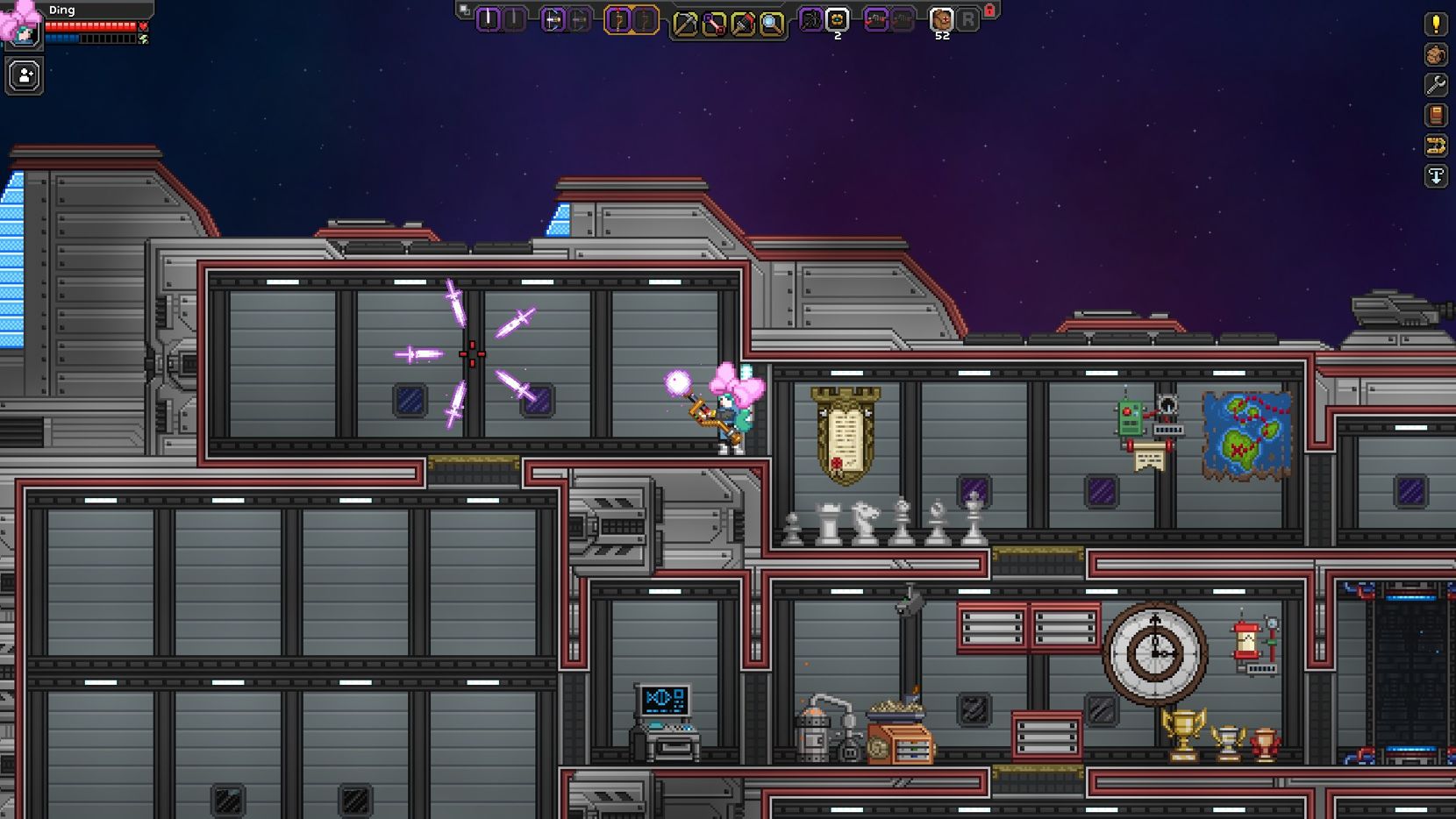This screenshot has width=1456, height=819.
Task: Click the beam-down teleport icon
Action: point(1434,177)
